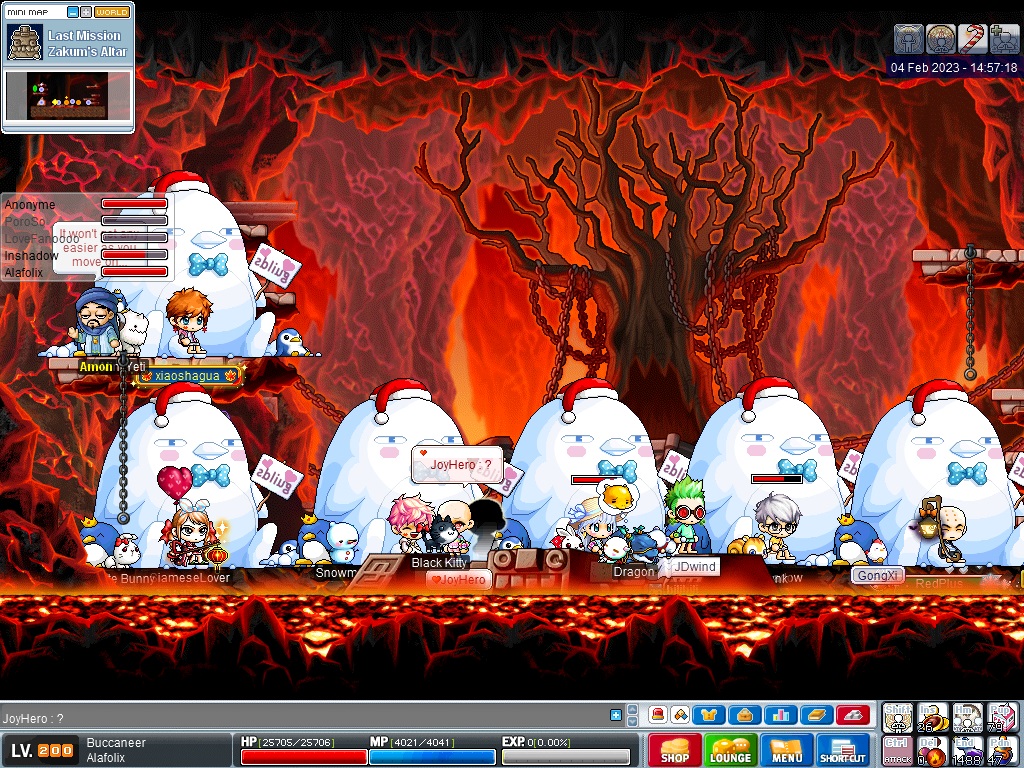
Task: Minimize the mini map with minus button
Action: coord(72,12)
